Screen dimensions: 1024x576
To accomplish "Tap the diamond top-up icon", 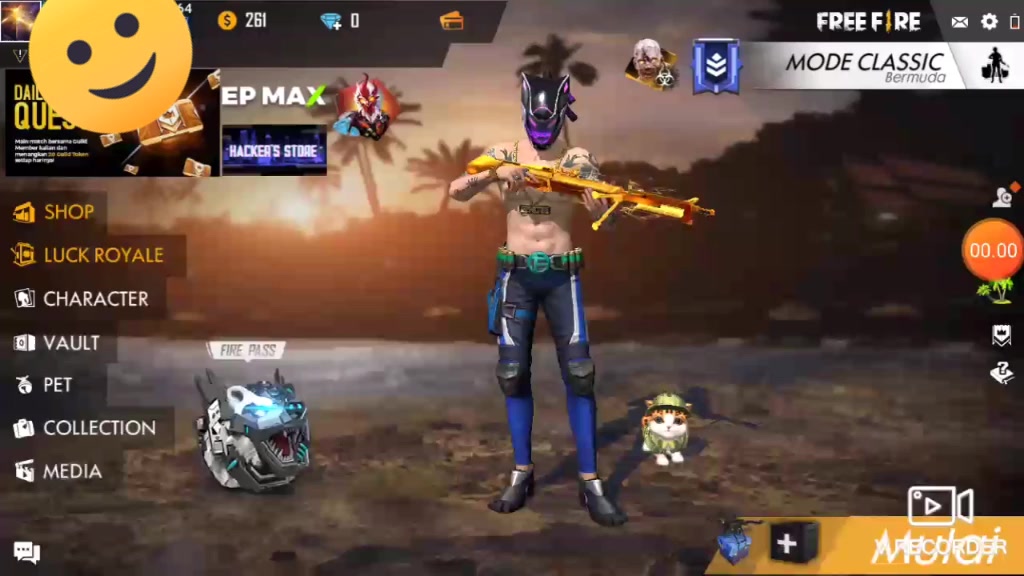I will pos(331,21).
